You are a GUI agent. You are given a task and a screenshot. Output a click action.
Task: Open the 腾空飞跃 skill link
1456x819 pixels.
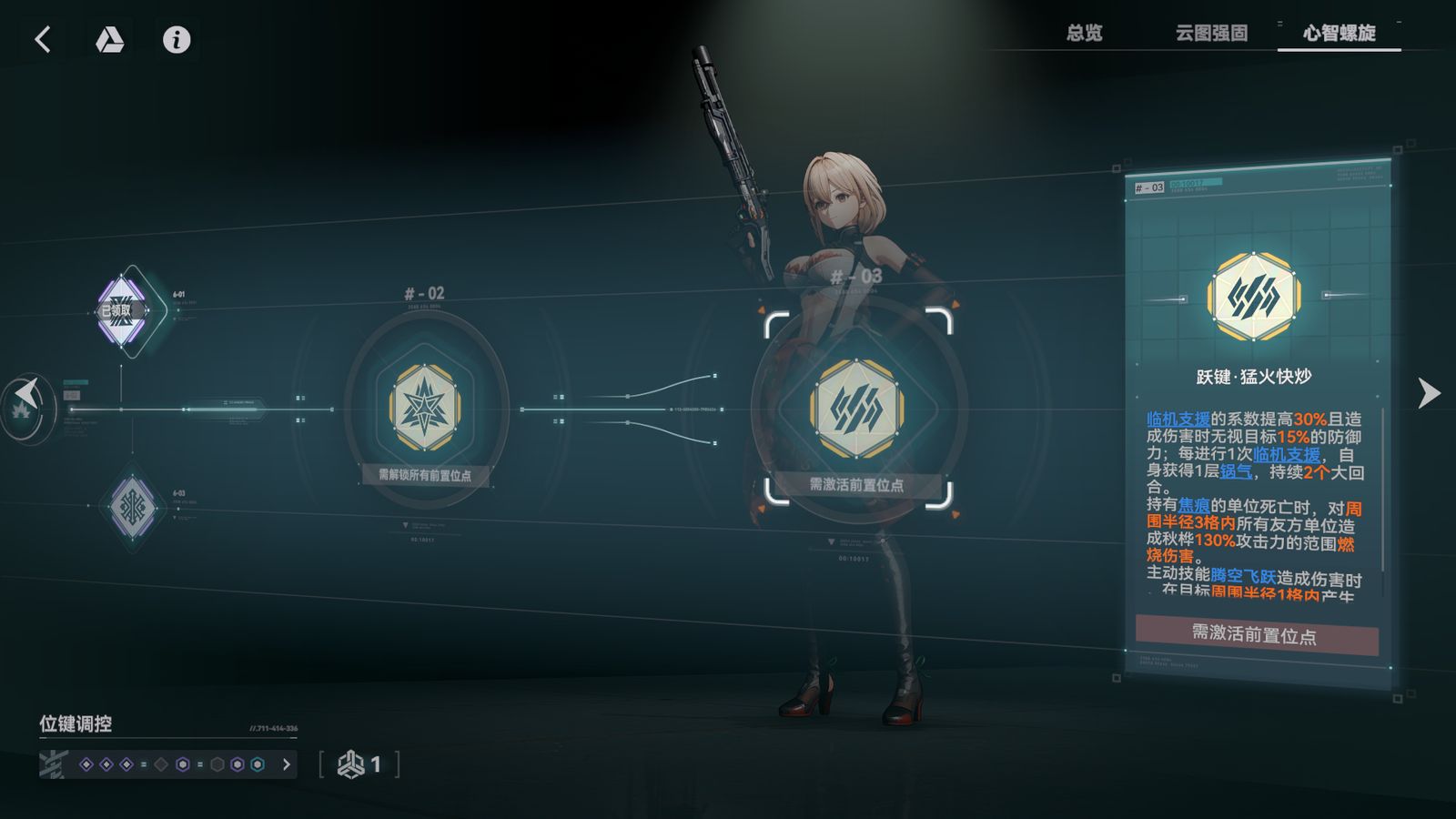point(1243,576)
